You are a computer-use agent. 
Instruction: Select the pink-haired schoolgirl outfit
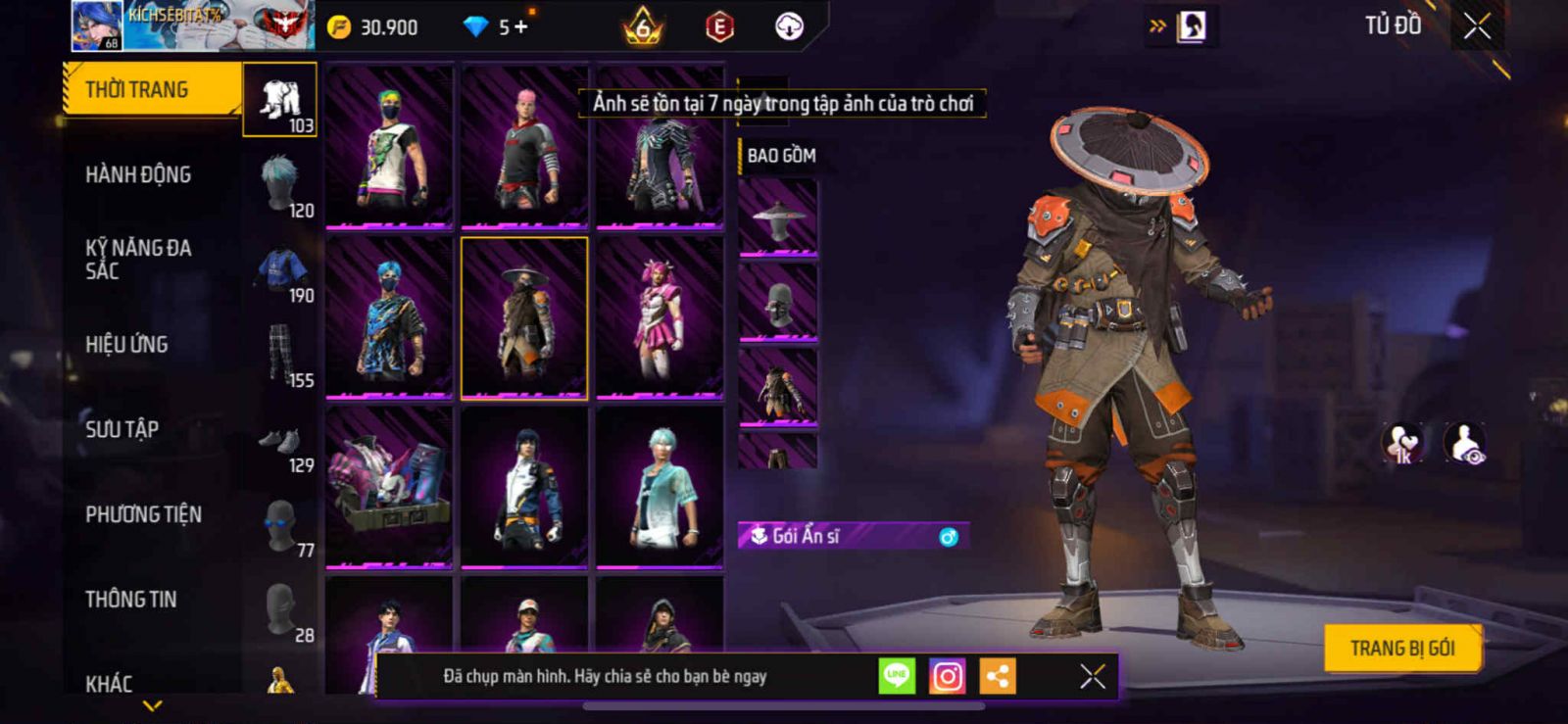tap(660, 317)
